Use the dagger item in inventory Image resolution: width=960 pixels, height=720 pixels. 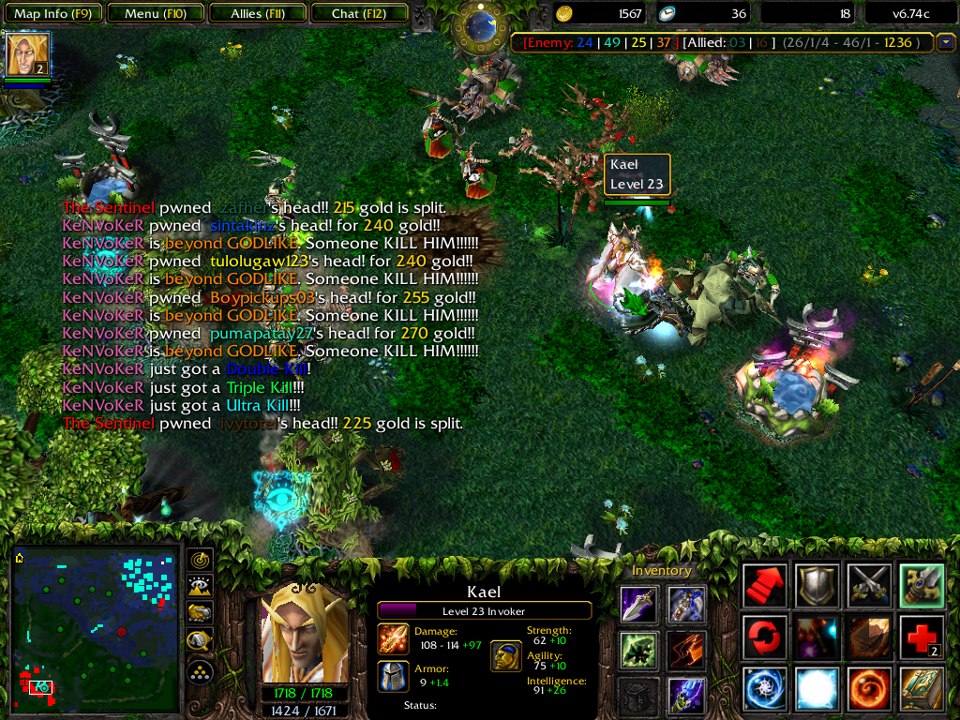coord(639,604)
